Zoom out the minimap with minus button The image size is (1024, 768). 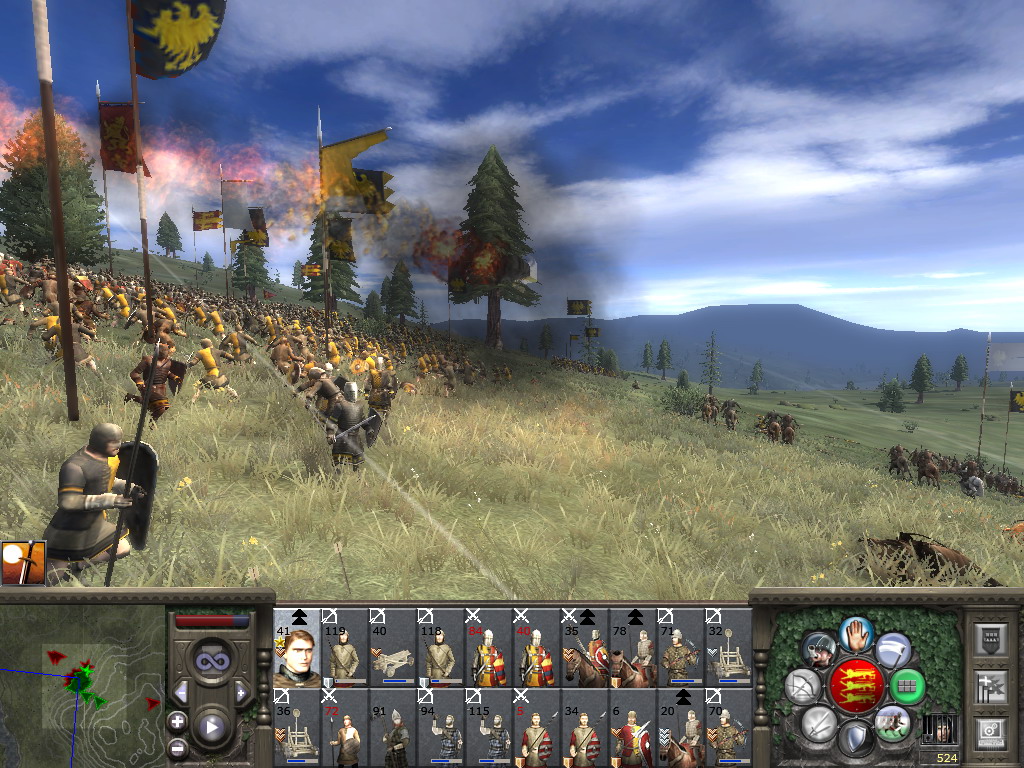click(177, 747)
